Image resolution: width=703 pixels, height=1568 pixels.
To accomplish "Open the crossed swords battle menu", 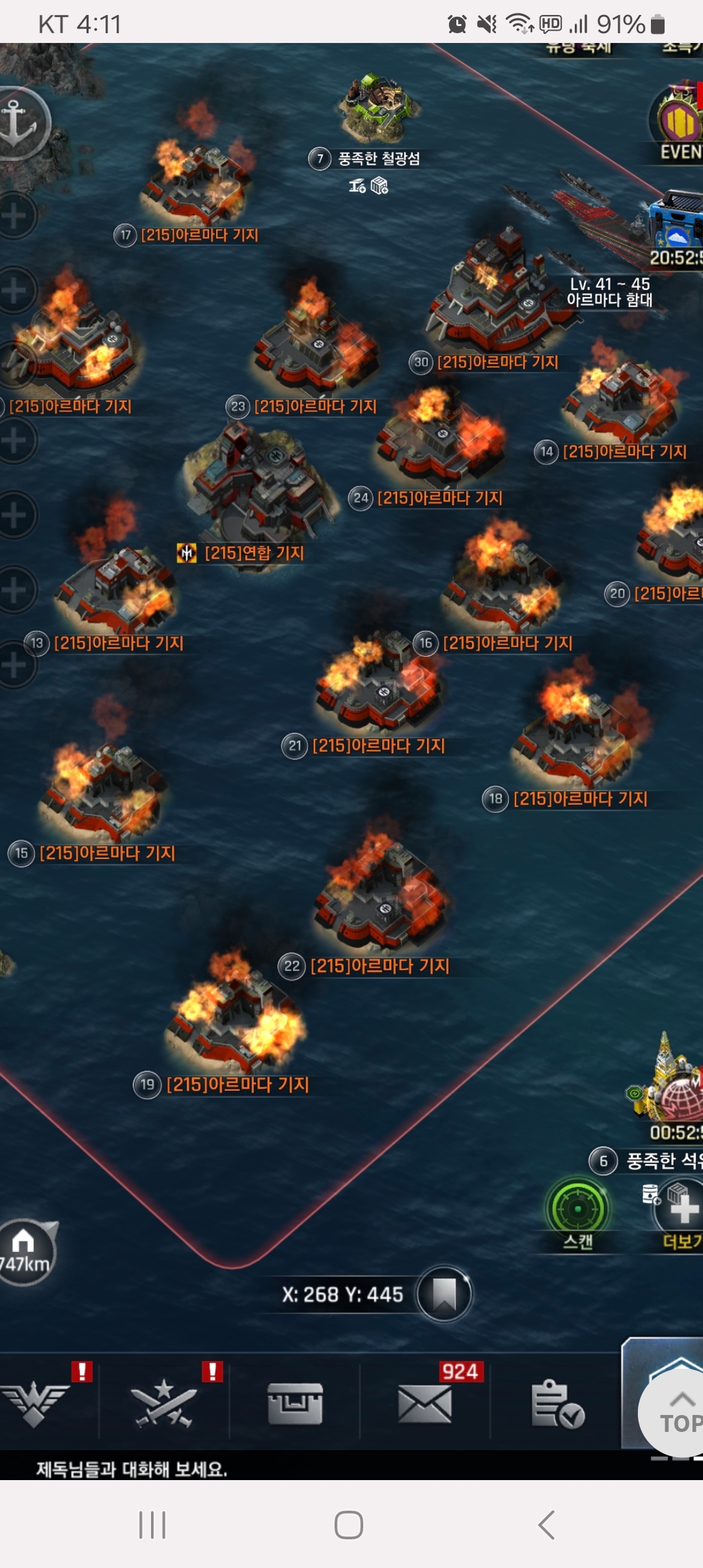I will tap(163, 1403).
